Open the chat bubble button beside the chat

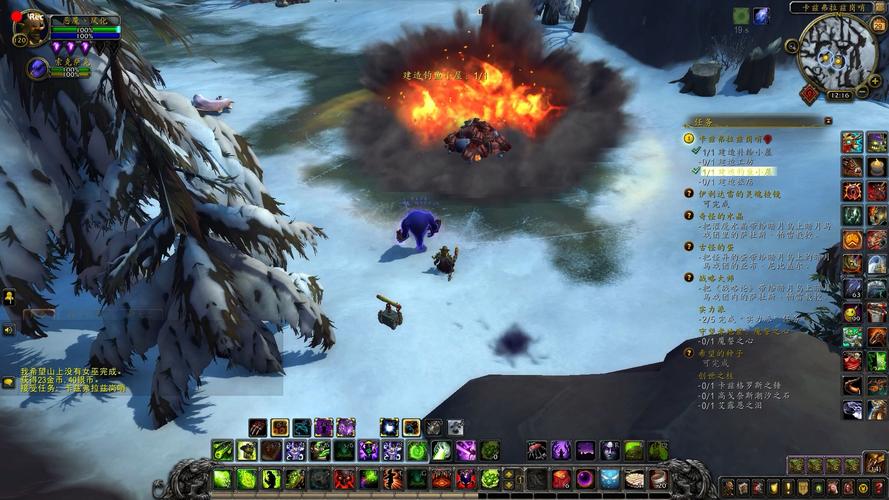(9, 382)
